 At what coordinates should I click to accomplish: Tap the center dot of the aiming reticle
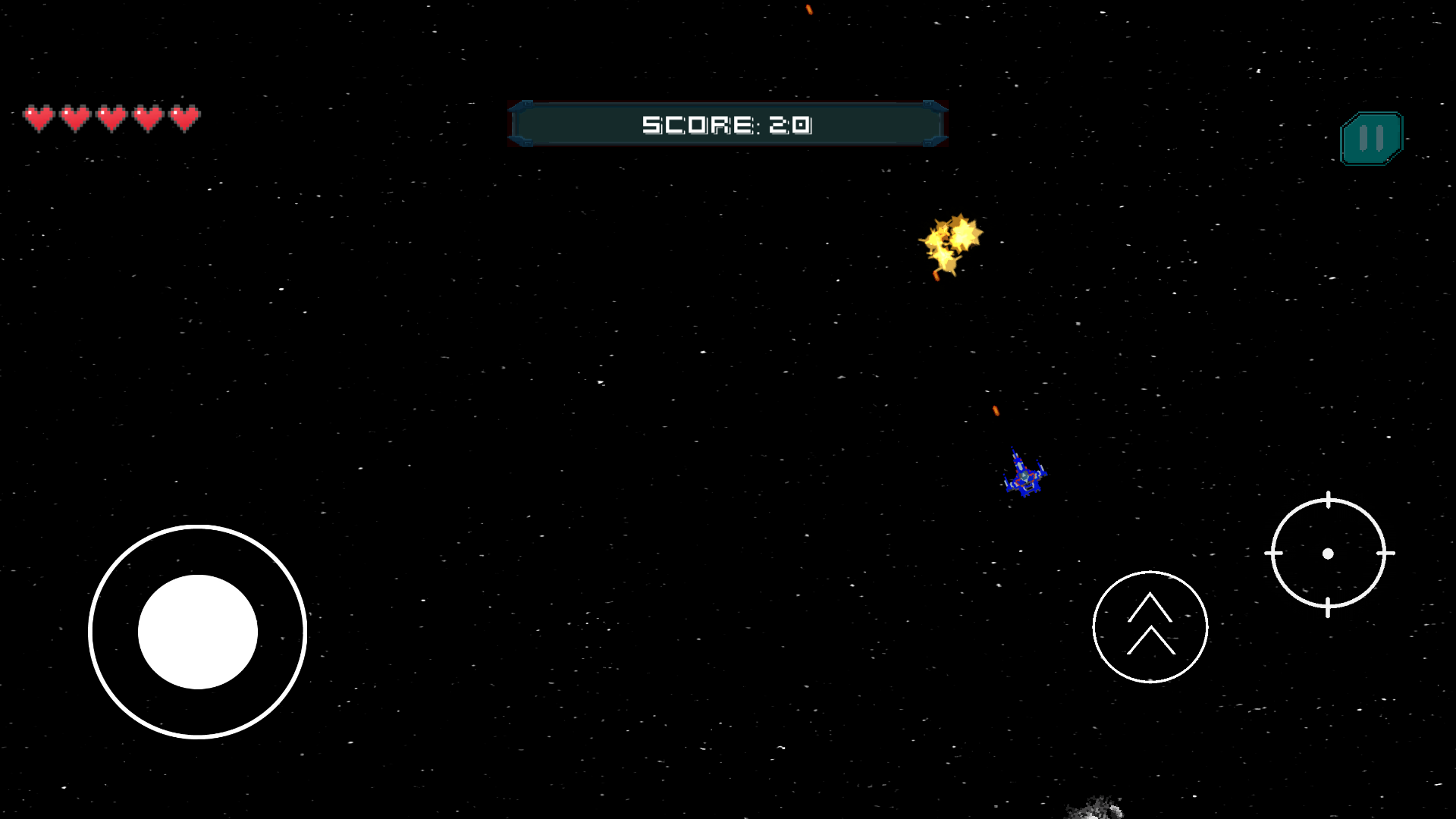click(1329, 554)
